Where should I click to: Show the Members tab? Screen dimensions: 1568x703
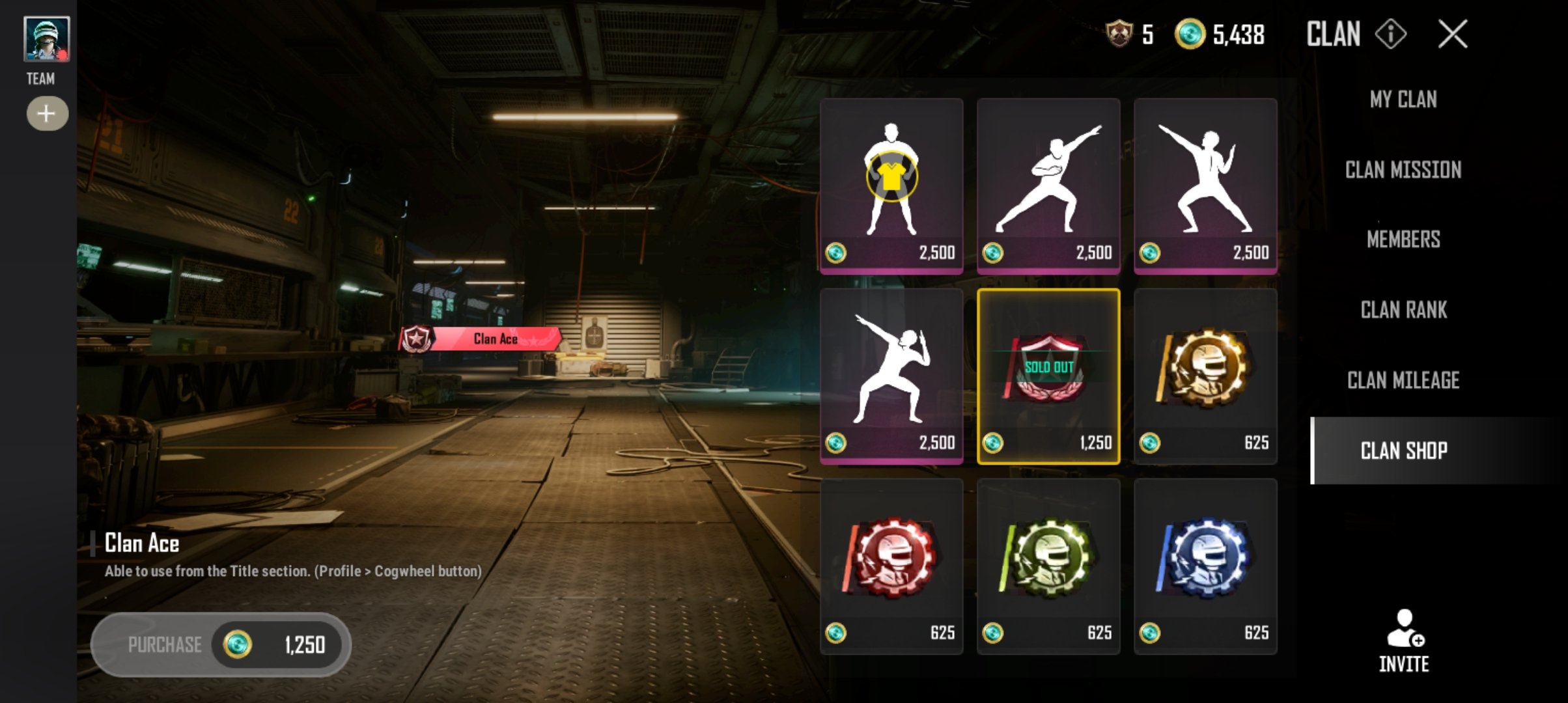coord(1403,240)
